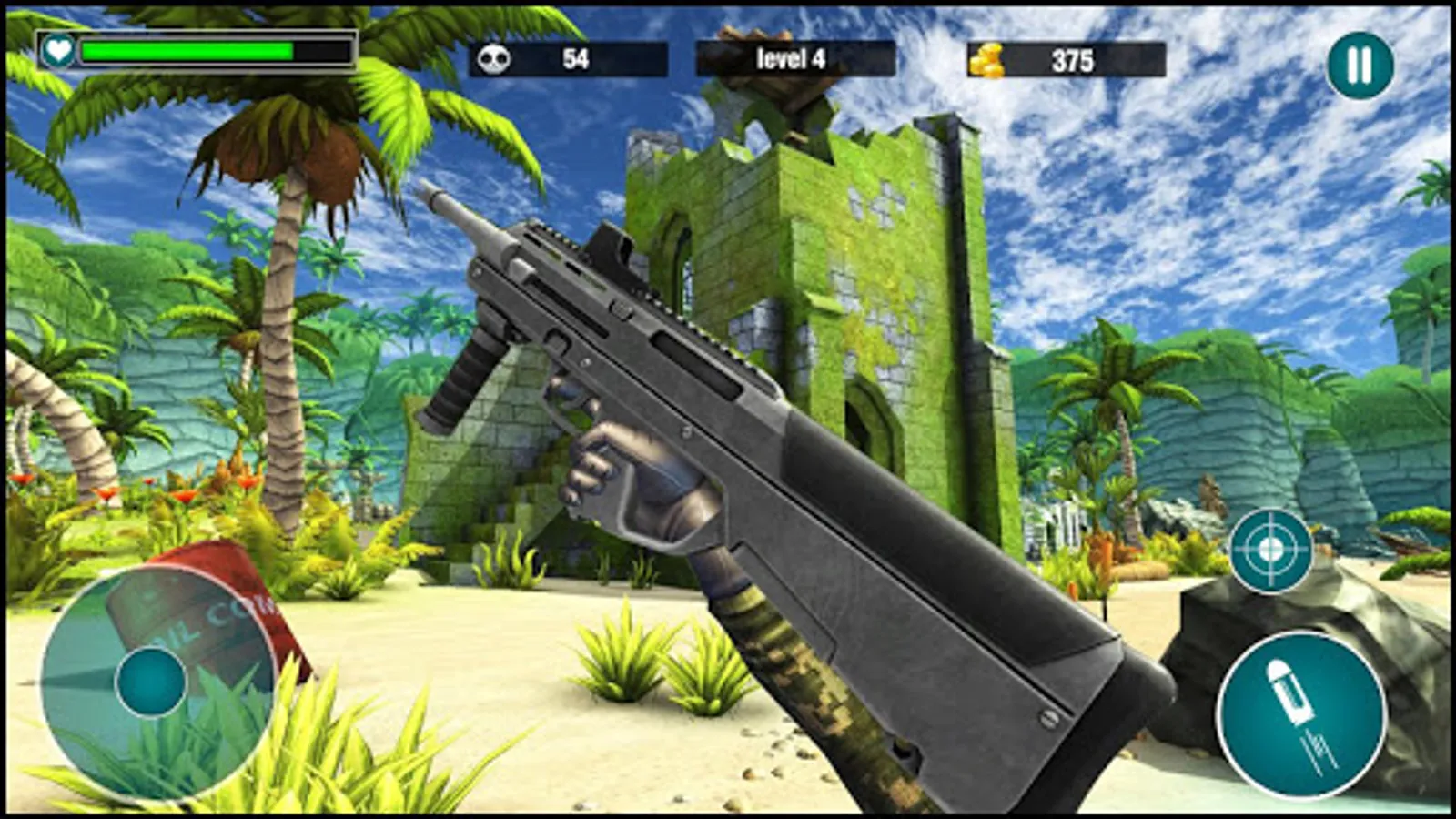
Task: Select the kill count showing 54
Action: (x=576, y=57)
